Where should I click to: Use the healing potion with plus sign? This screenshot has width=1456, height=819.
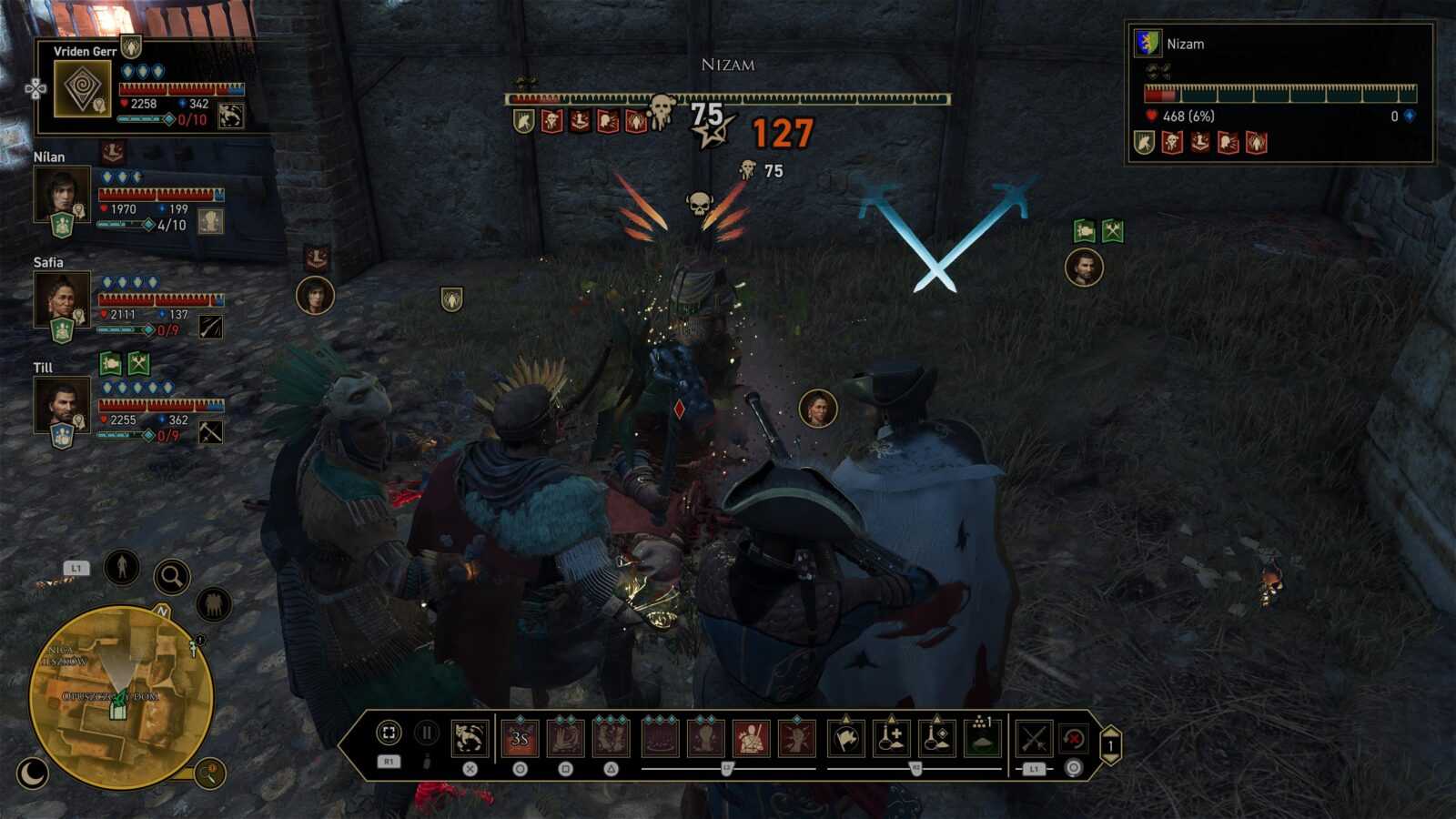(x=892, y=738)
